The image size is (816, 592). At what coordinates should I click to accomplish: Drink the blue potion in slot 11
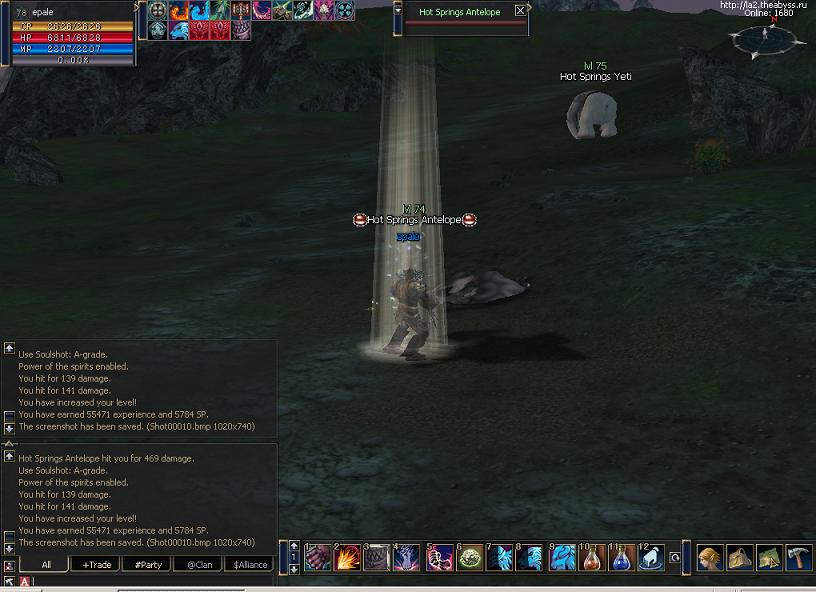pos(622,558)
